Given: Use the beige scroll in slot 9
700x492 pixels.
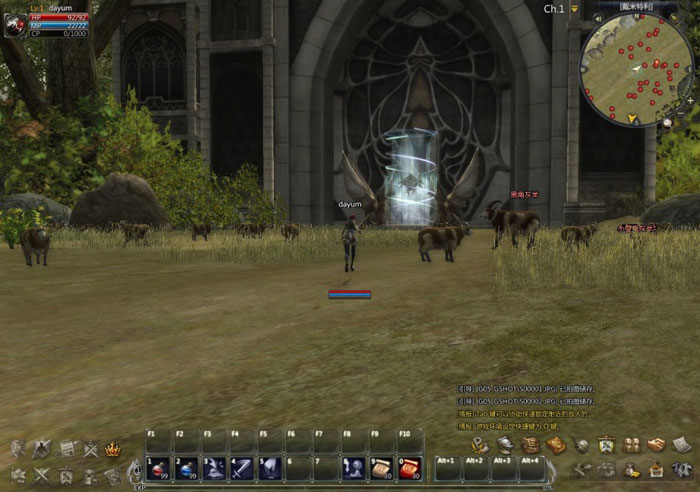Looking at the screenshot, I should pyautogui.click(x=382, y=468).
